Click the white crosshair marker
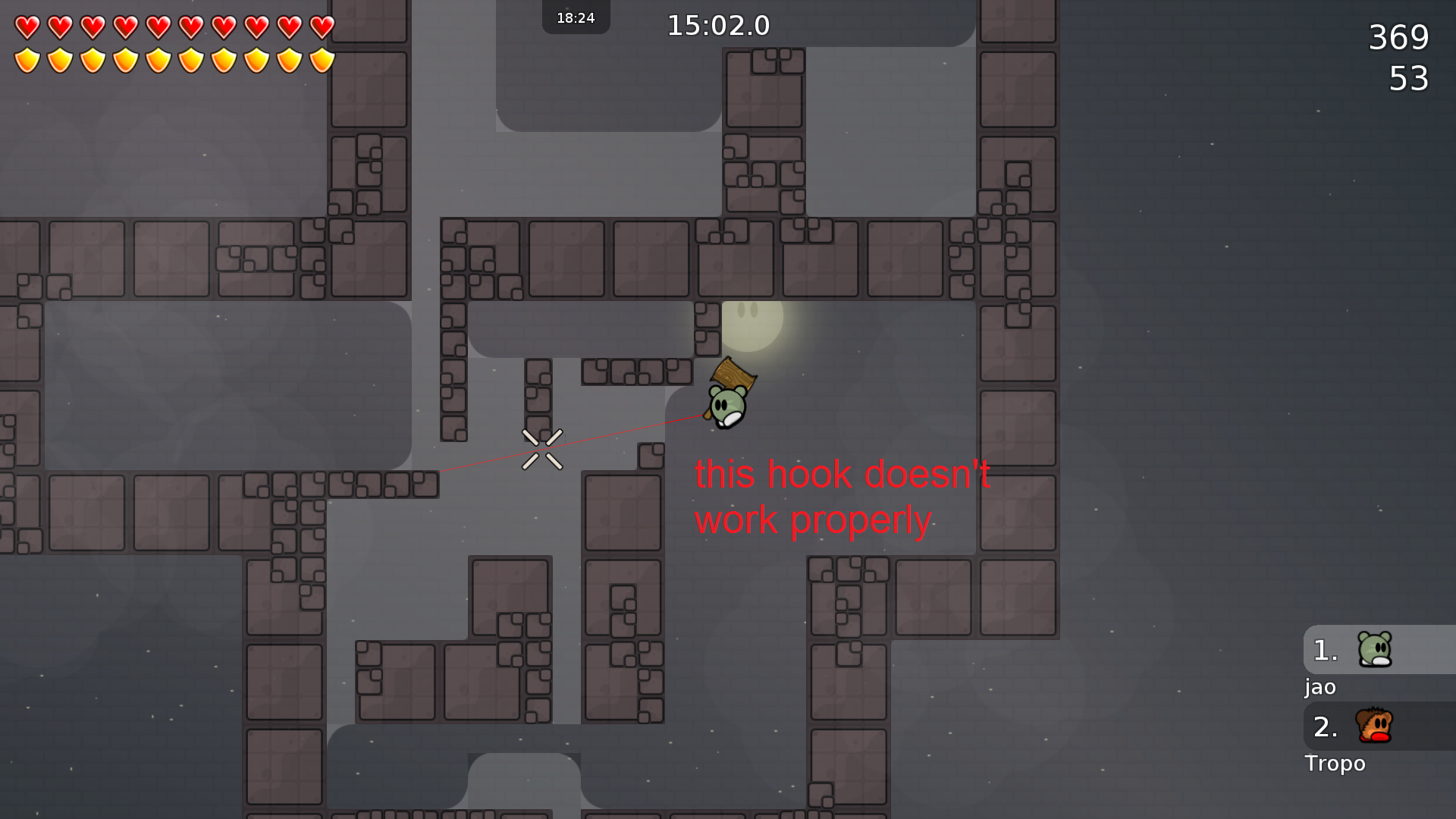1456x819 pixels. (x=543, y=449)
